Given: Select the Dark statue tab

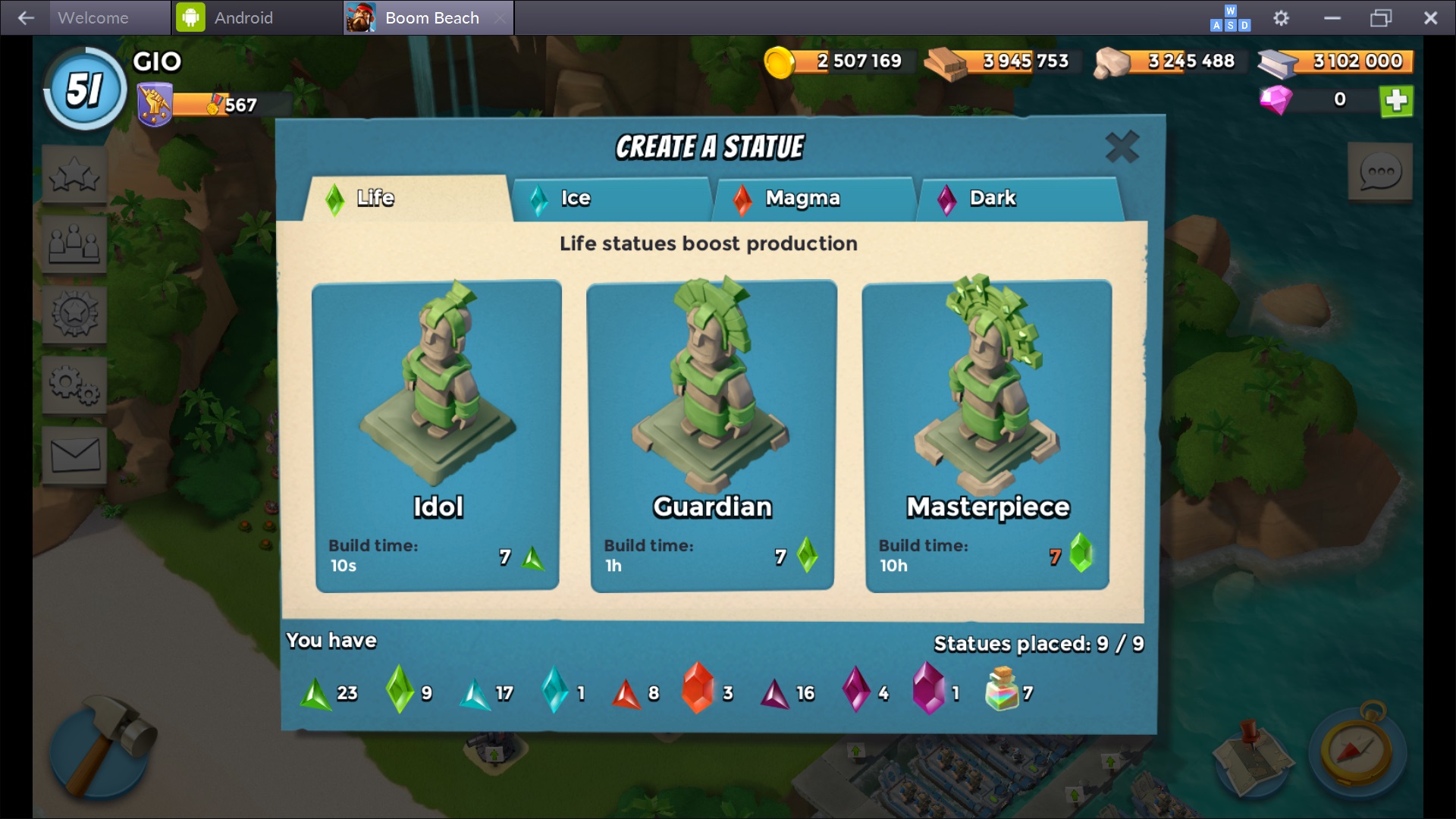Looking at the screenshot, I should [1018, 199].
